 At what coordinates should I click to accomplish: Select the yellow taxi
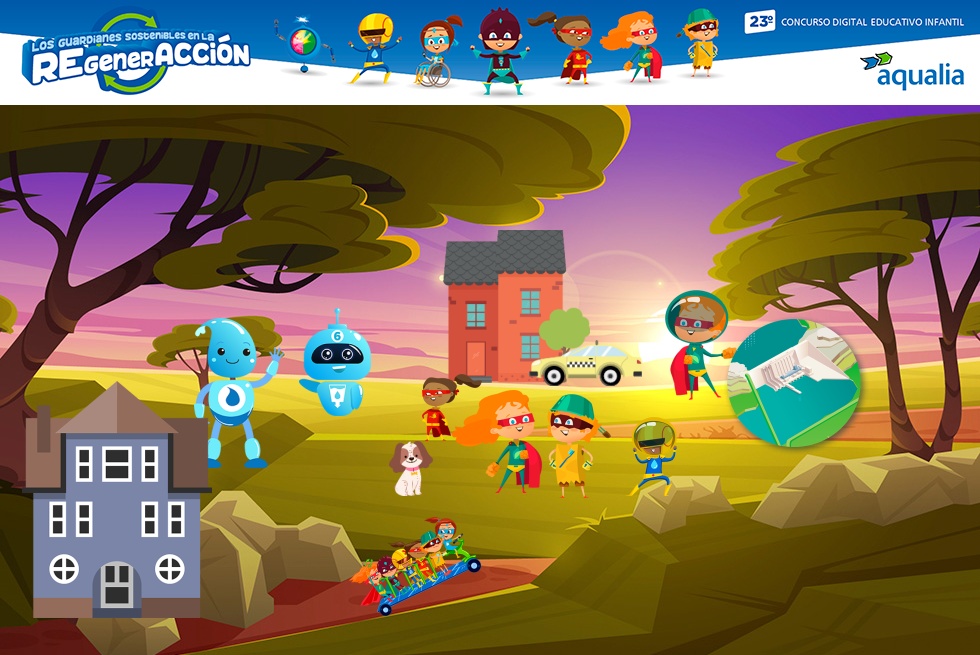pos(588,365)
